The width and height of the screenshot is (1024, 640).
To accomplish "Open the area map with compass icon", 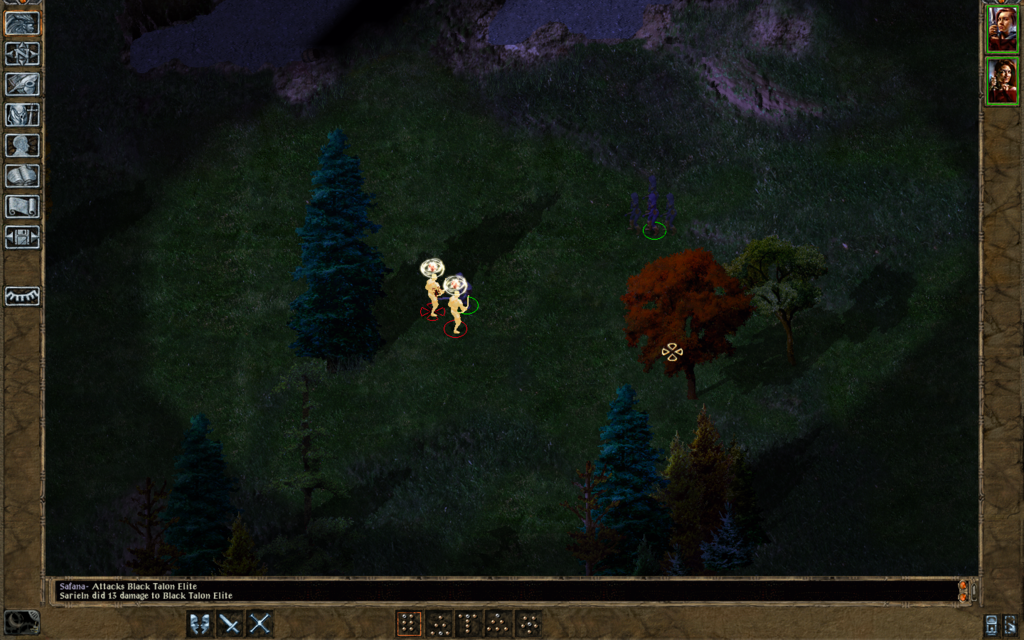I will [x=22, y=54].
